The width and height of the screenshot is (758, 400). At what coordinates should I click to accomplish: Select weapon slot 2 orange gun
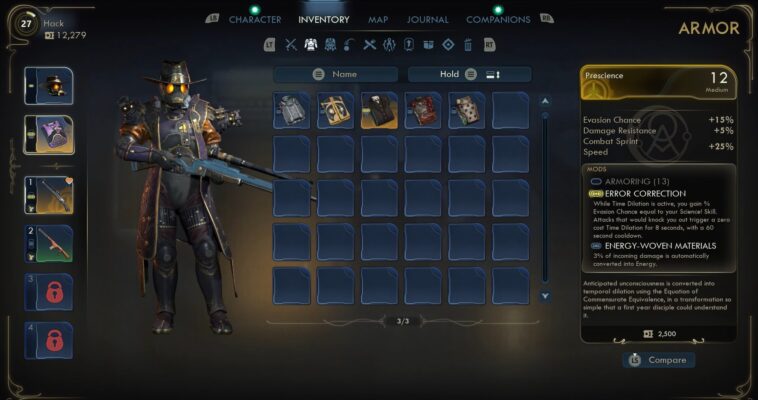click(x=48, y=243)
